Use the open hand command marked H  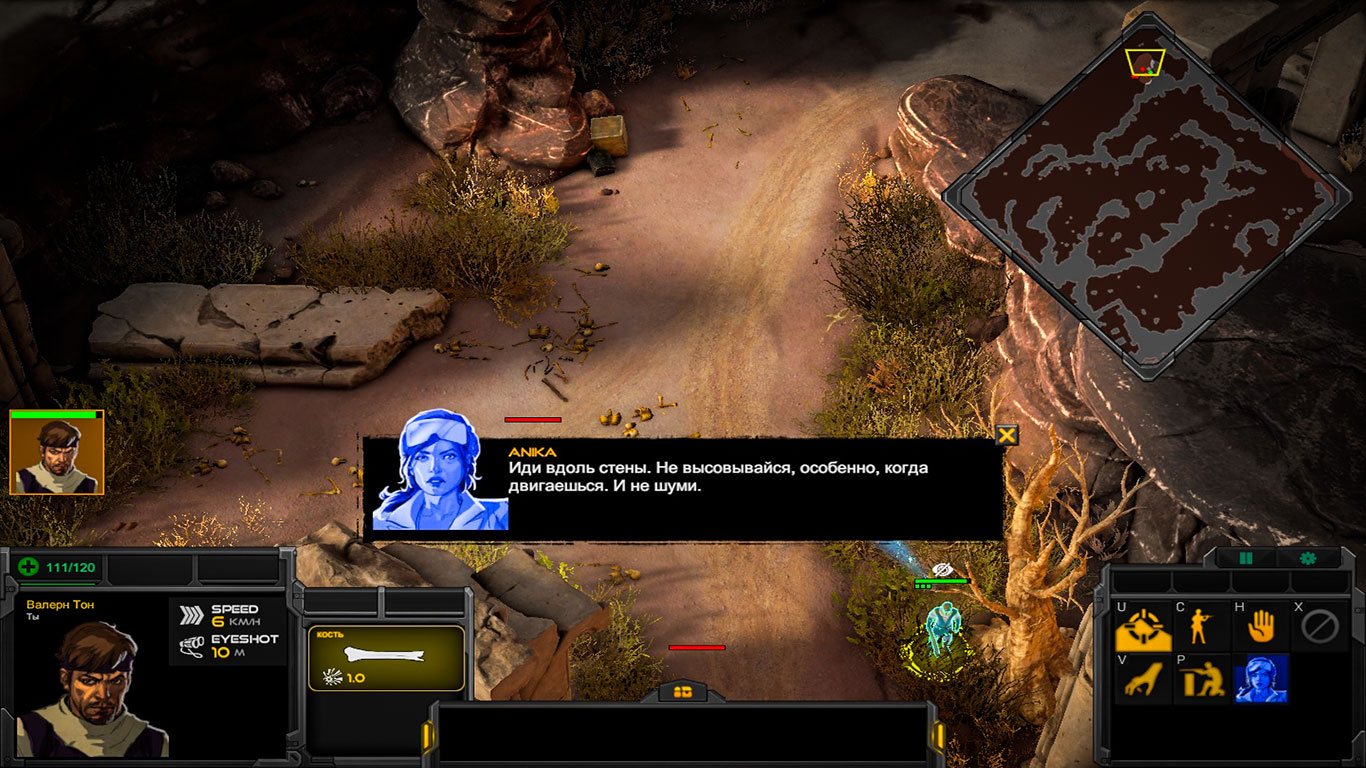[x=1260, y=628]
